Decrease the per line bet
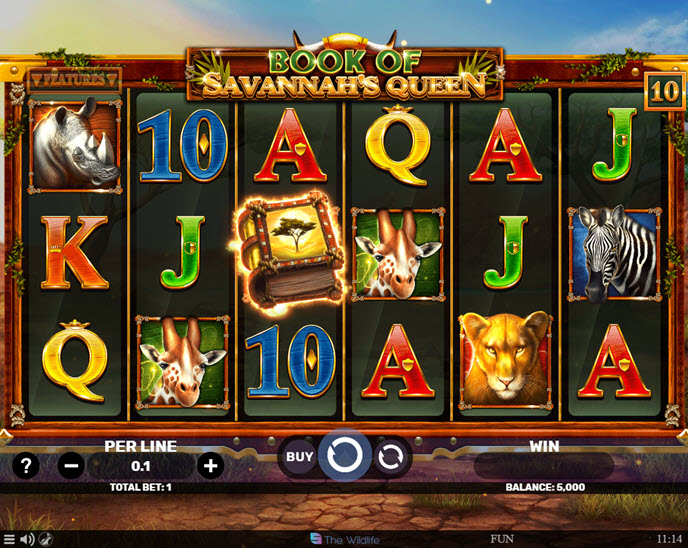The height and width of the screenshot is (548, 688). pyautogui.click(x=70, y=465)
